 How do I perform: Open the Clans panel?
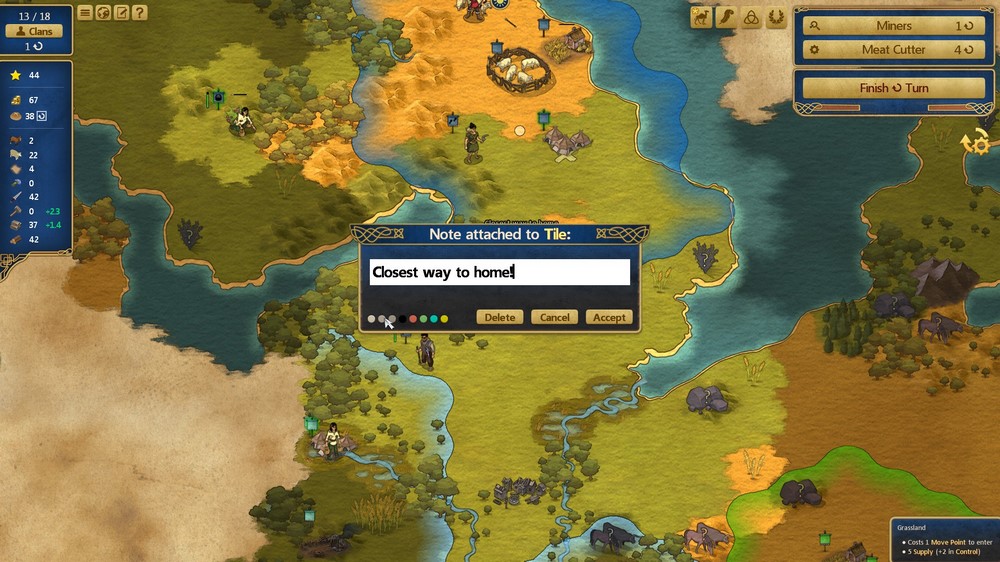[34, 31]
